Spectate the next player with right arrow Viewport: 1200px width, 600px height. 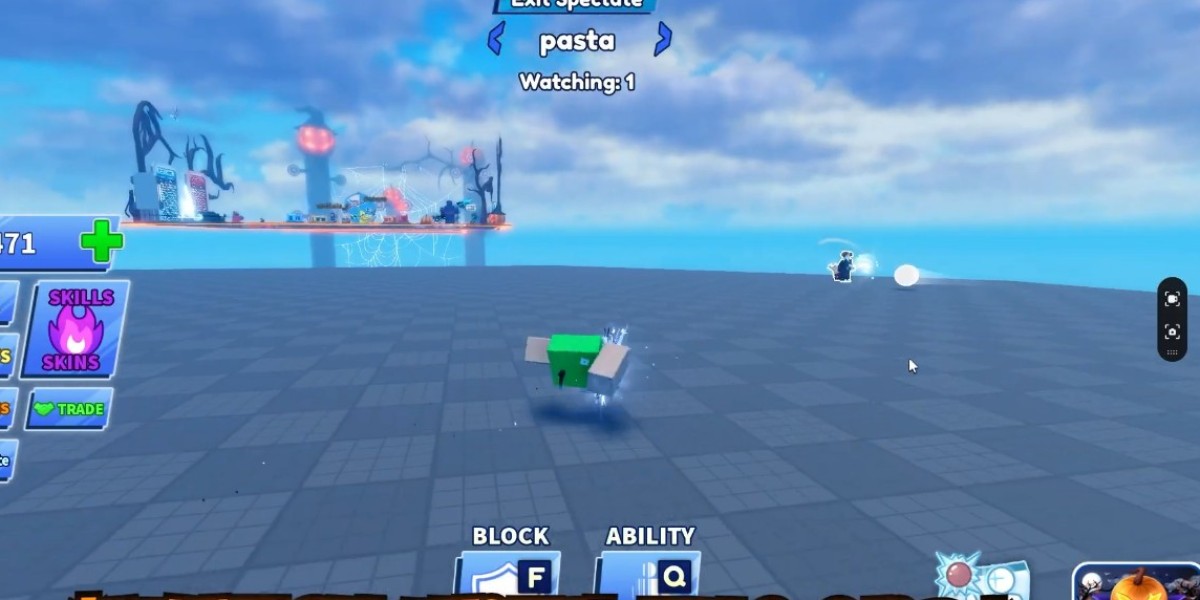pyautogui.click(x=662, y=40)
